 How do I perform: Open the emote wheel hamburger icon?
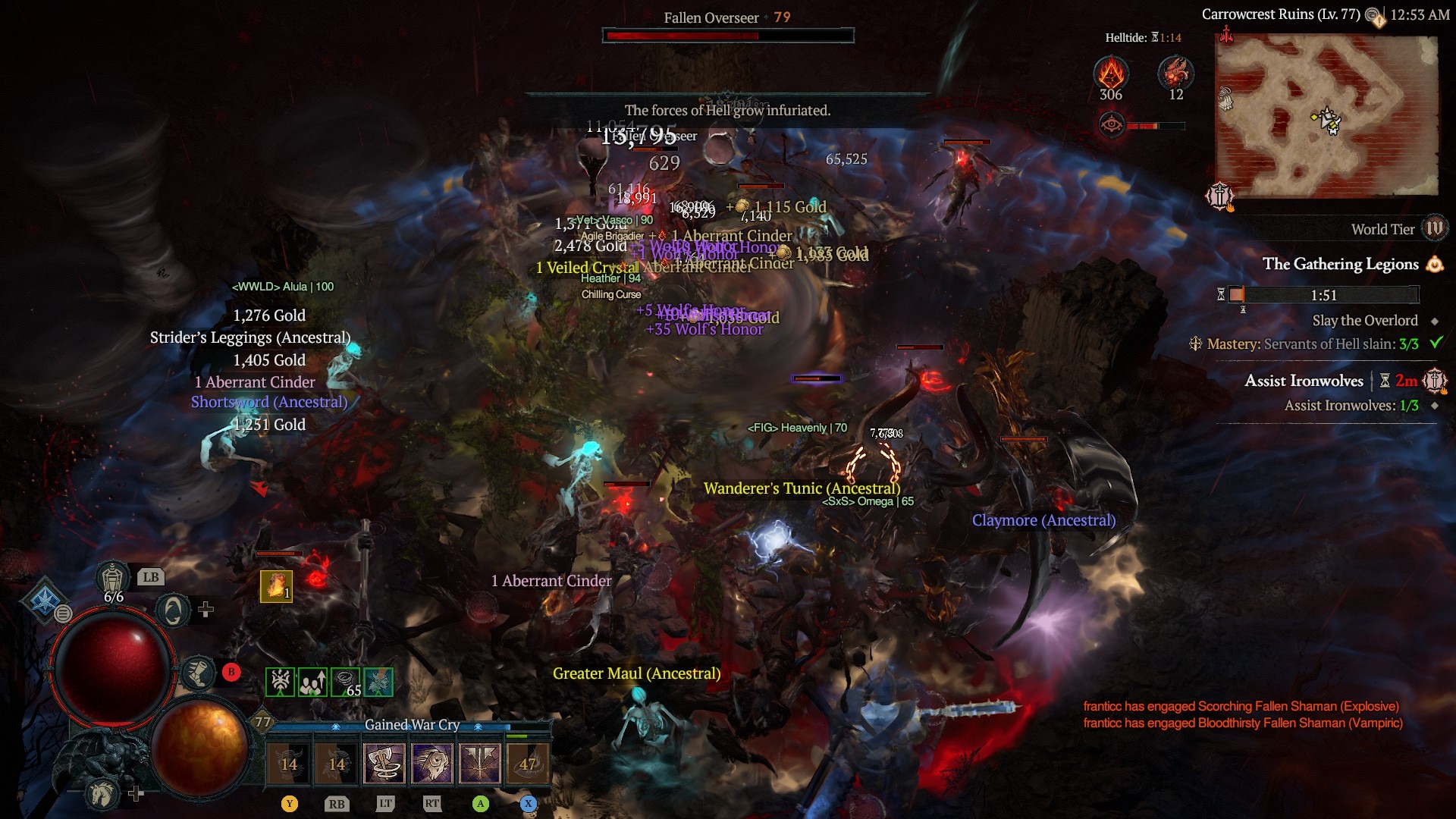(x=63, y=615)
